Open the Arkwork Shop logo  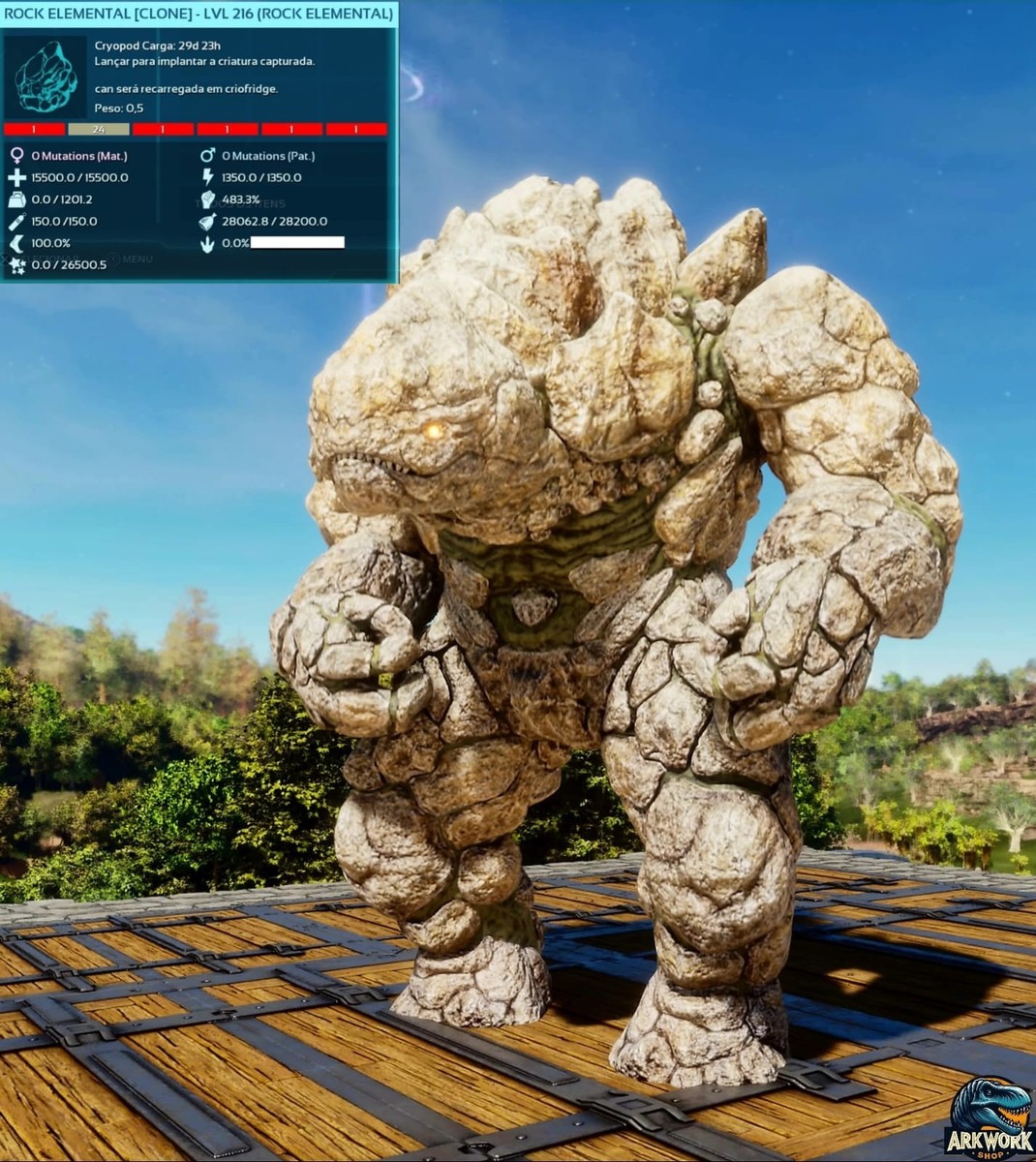988,1116
